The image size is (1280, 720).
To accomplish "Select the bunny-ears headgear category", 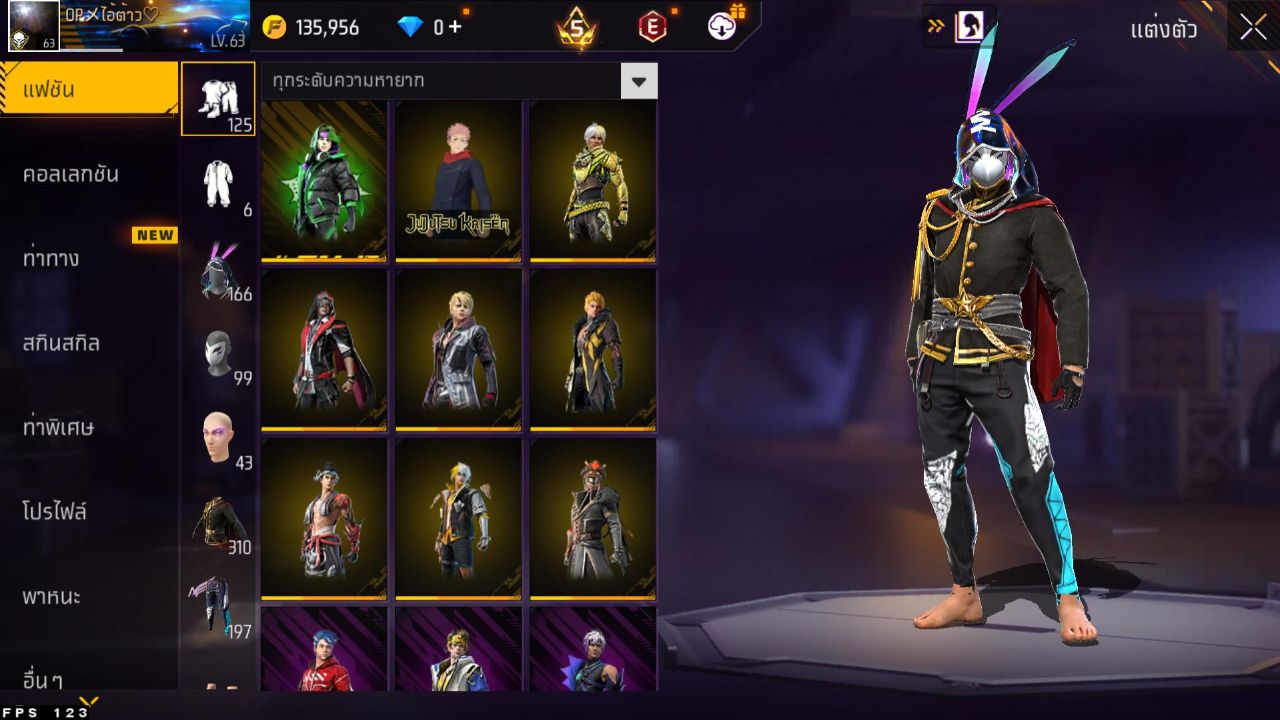I will click(219, 266).
